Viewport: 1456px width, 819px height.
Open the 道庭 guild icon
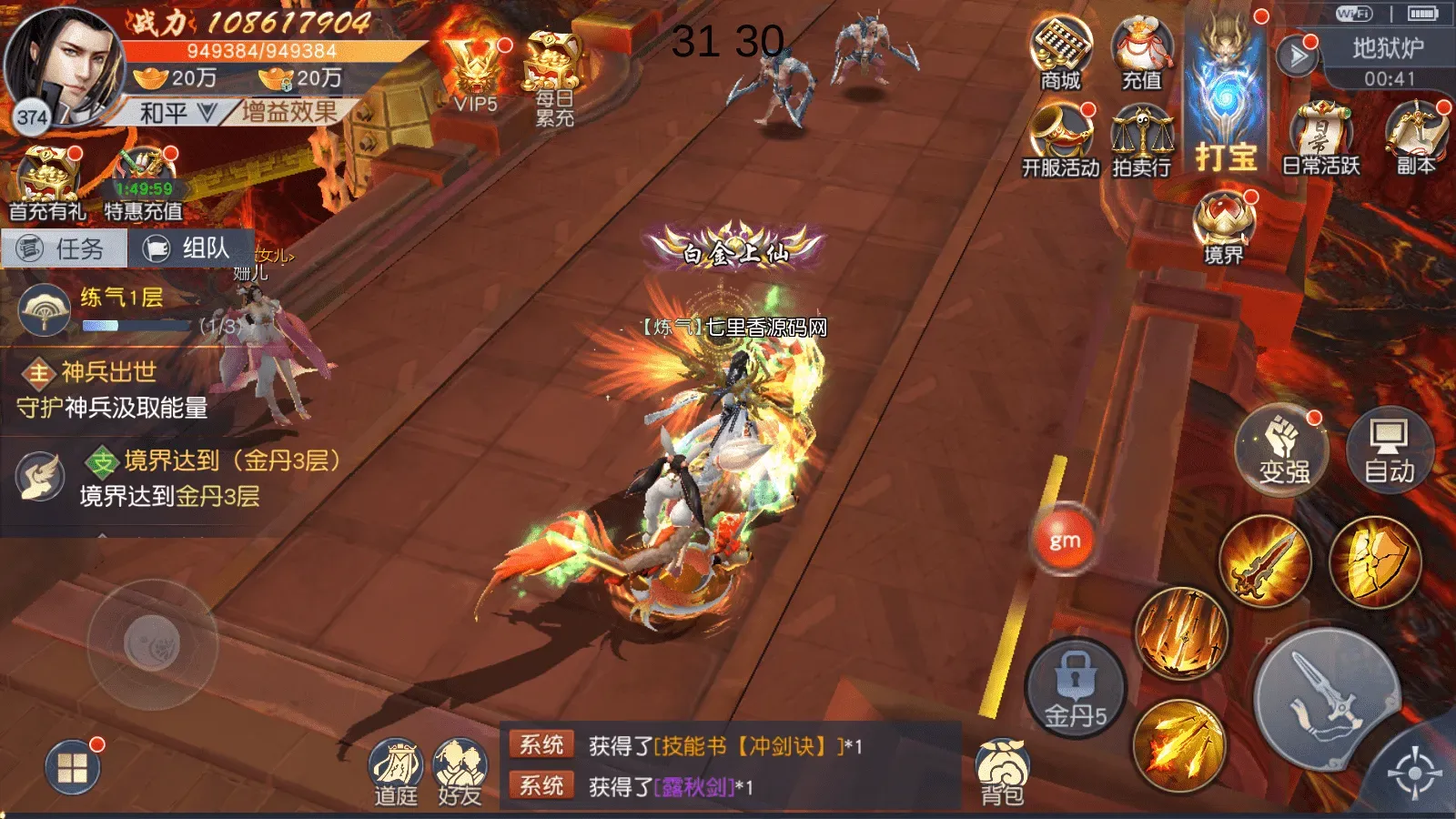click(396, 773)
